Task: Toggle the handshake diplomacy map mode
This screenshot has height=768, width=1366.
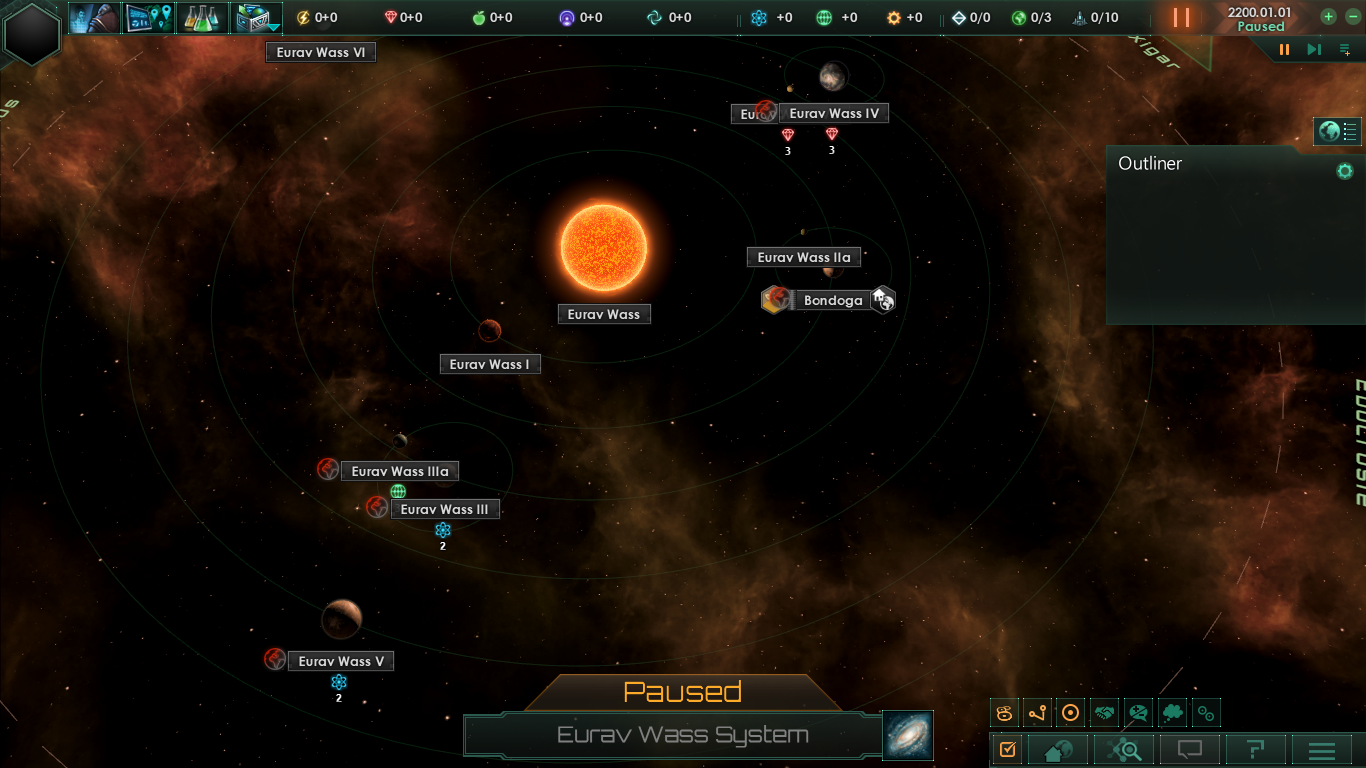Action: pyautogui.click(x=1105, y=713)
